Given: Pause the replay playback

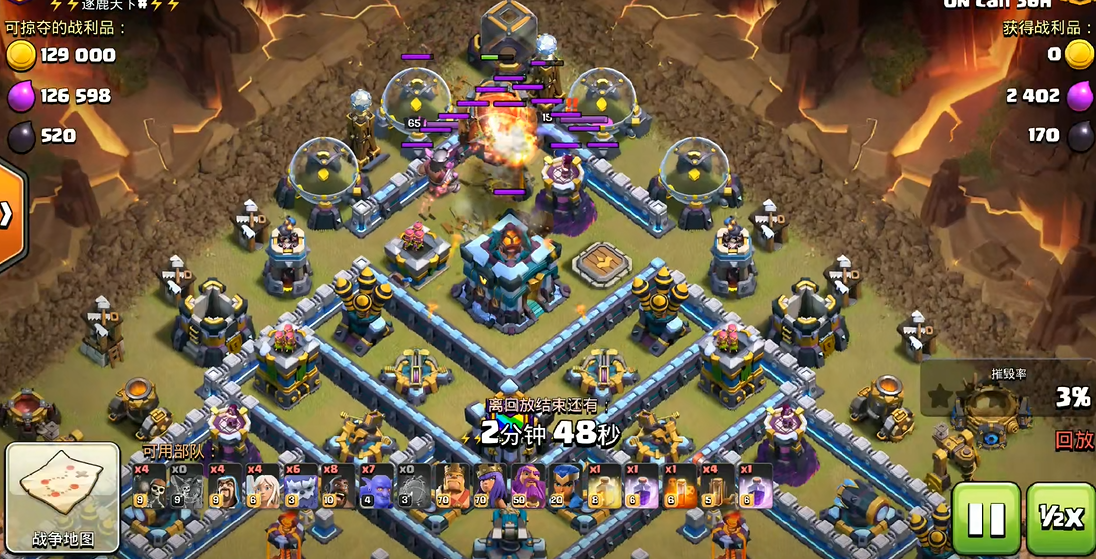Looking at the screenshot, I should point(985,518).
